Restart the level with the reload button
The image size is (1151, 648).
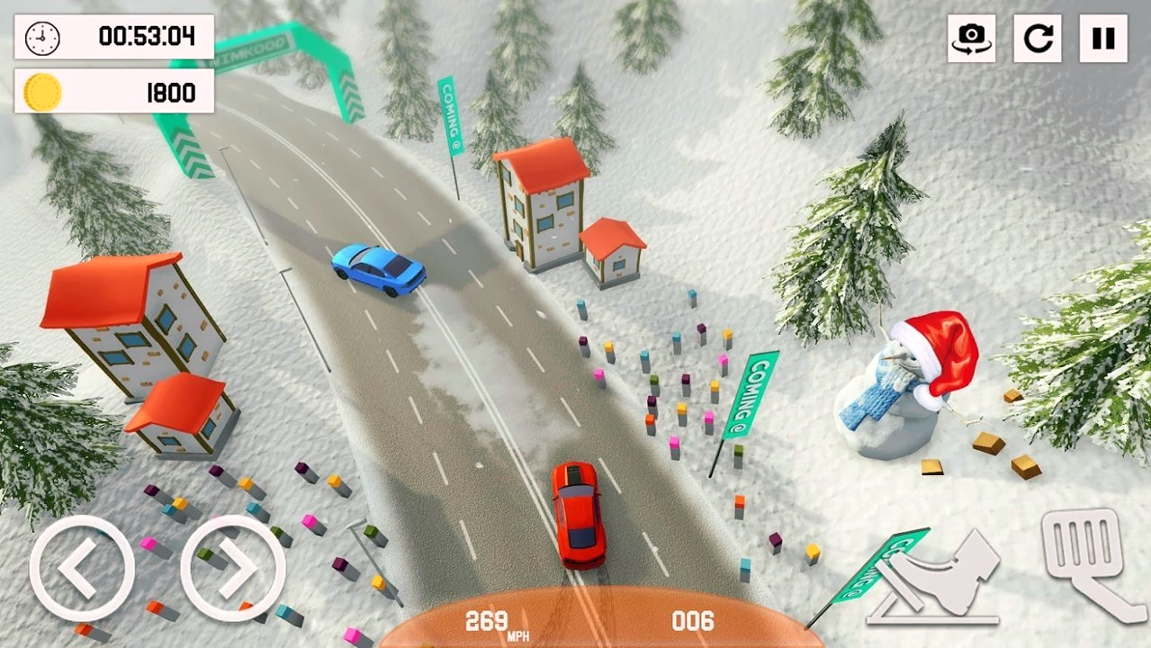[x=1037, y=39]
